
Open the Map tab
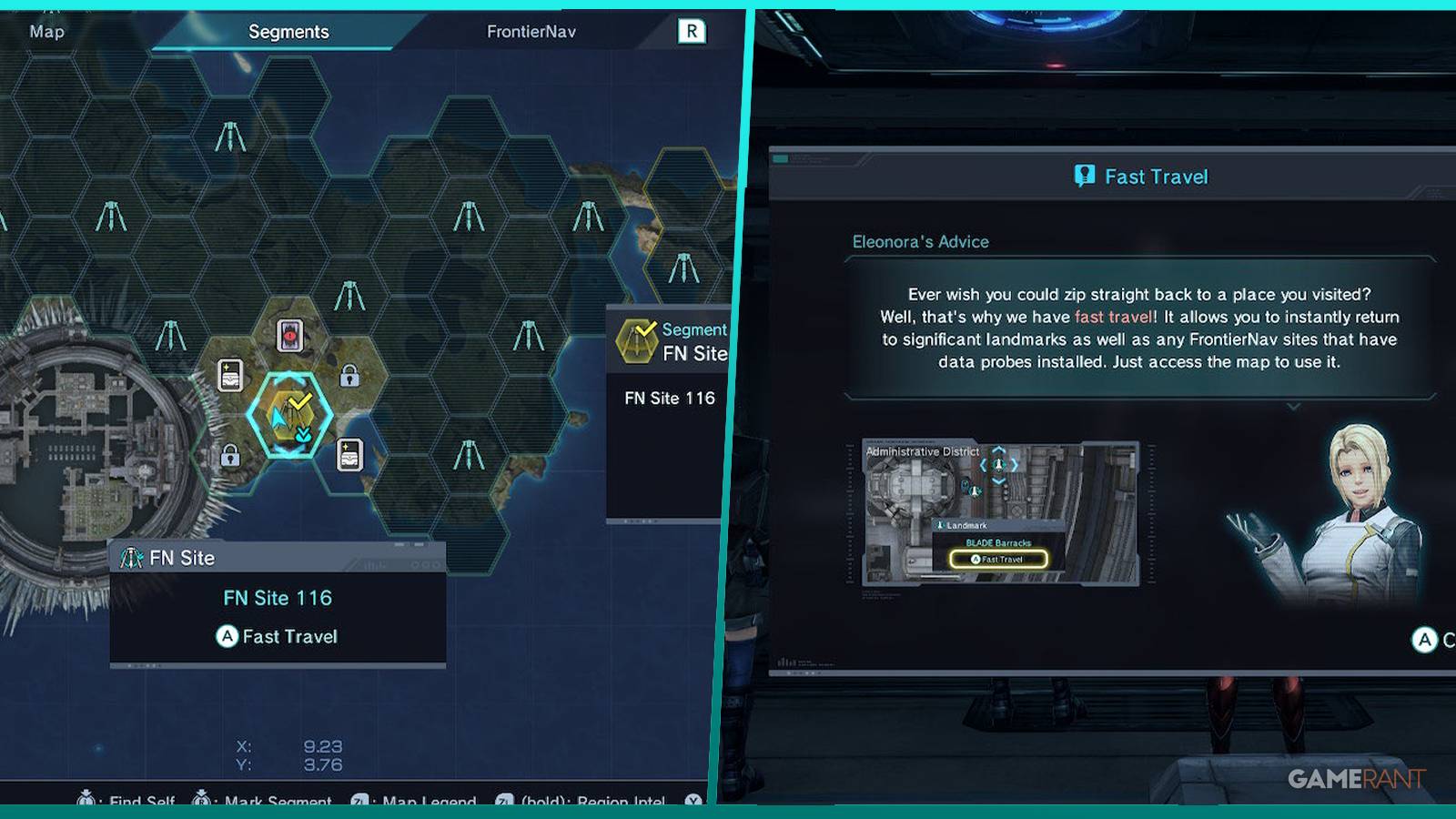(x=45, y=32)
